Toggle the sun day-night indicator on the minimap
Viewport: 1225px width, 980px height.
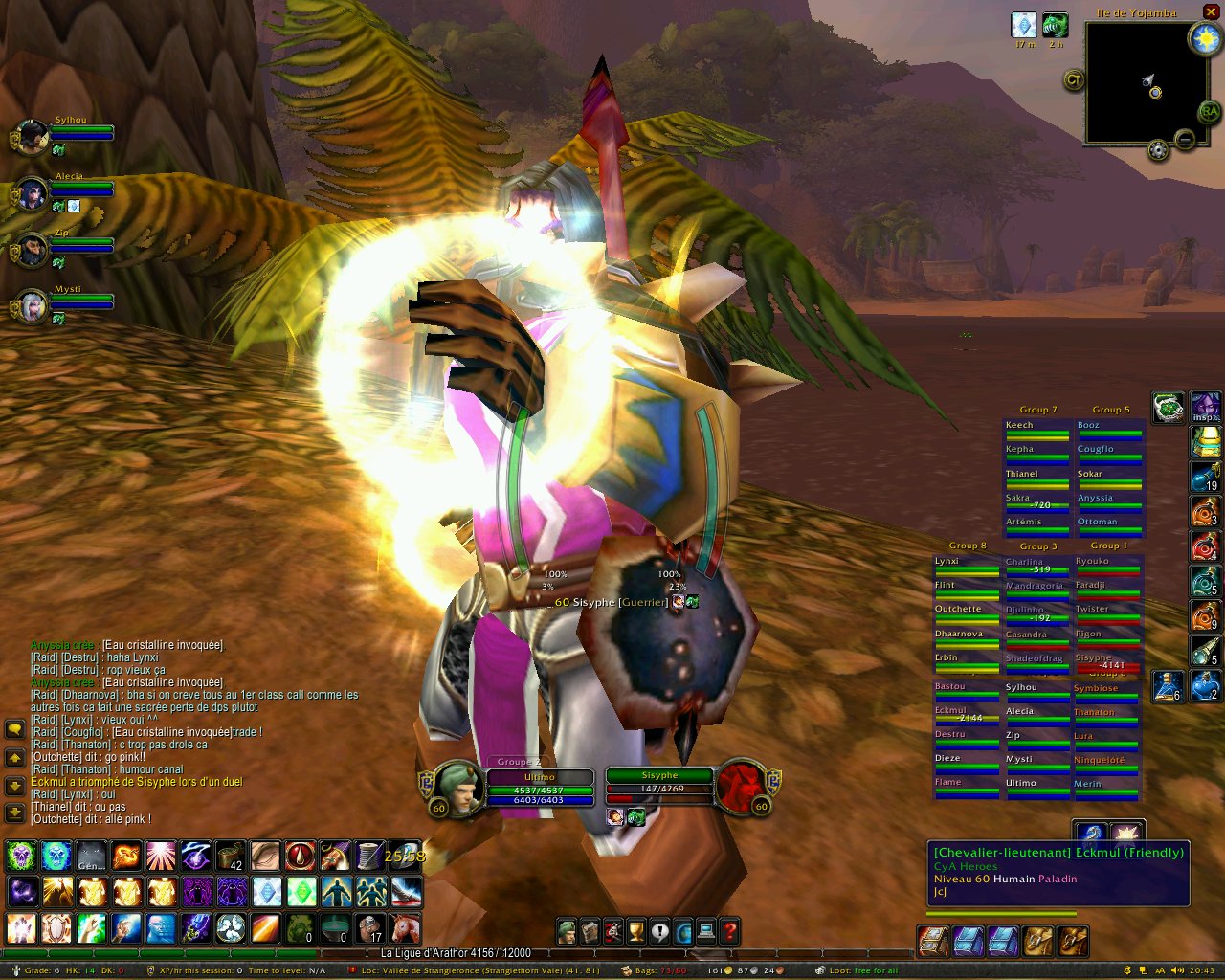coord(1204,38)
